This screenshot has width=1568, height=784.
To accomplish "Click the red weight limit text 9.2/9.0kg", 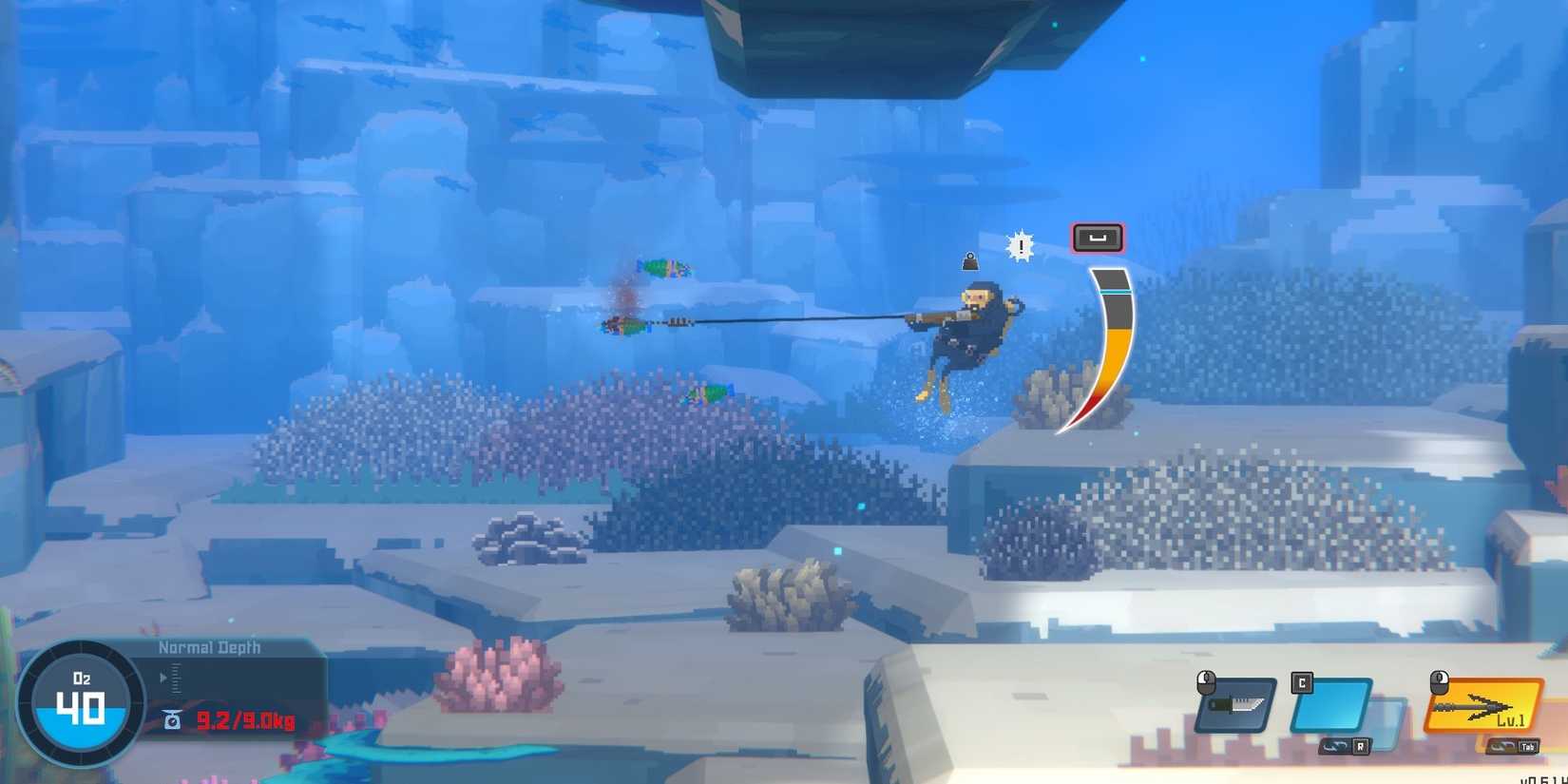I will tap(246, 719).
